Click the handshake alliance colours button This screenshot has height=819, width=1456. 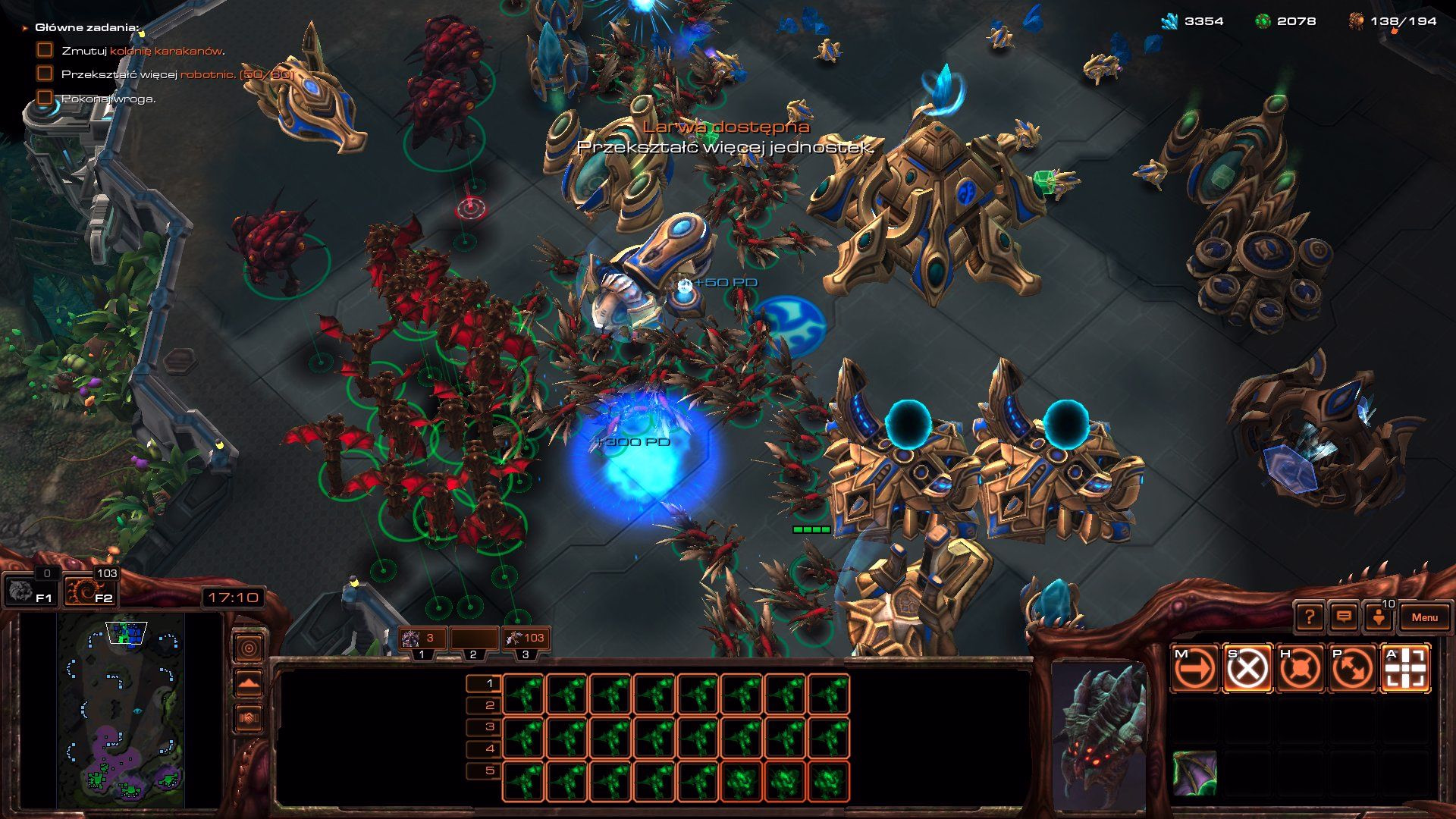[249, 717]
